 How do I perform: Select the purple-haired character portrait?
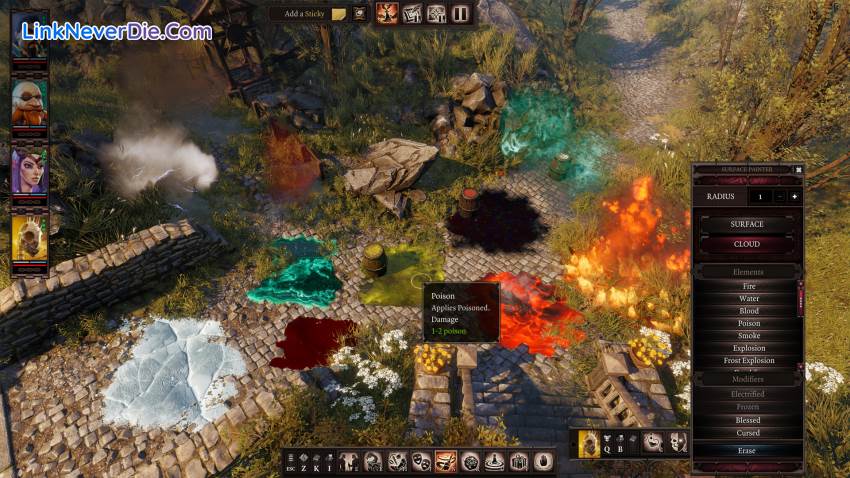point(29,170)
